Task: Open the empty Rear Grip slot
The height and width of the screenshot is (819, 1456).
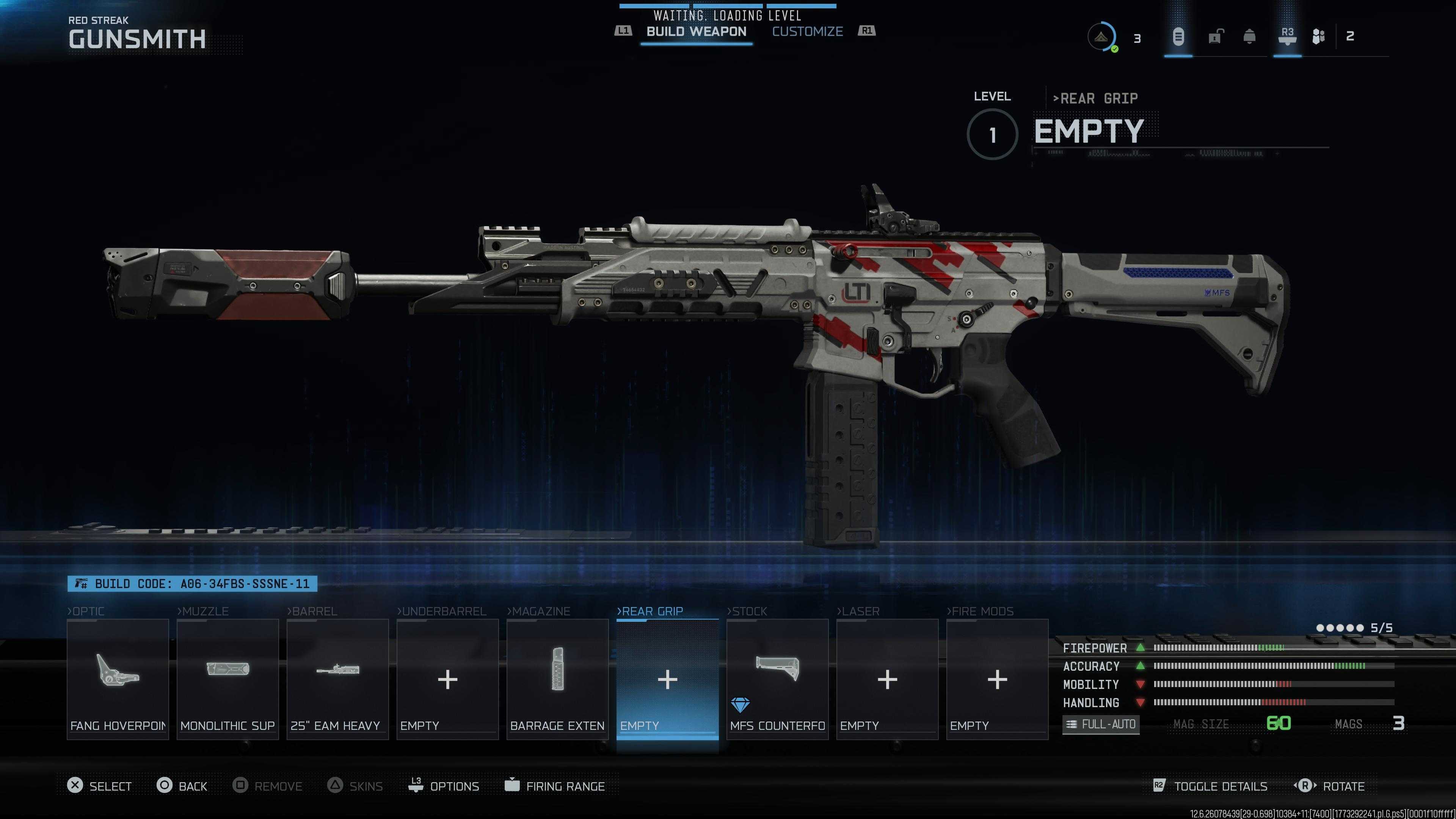Action: [x=667, y=679]
